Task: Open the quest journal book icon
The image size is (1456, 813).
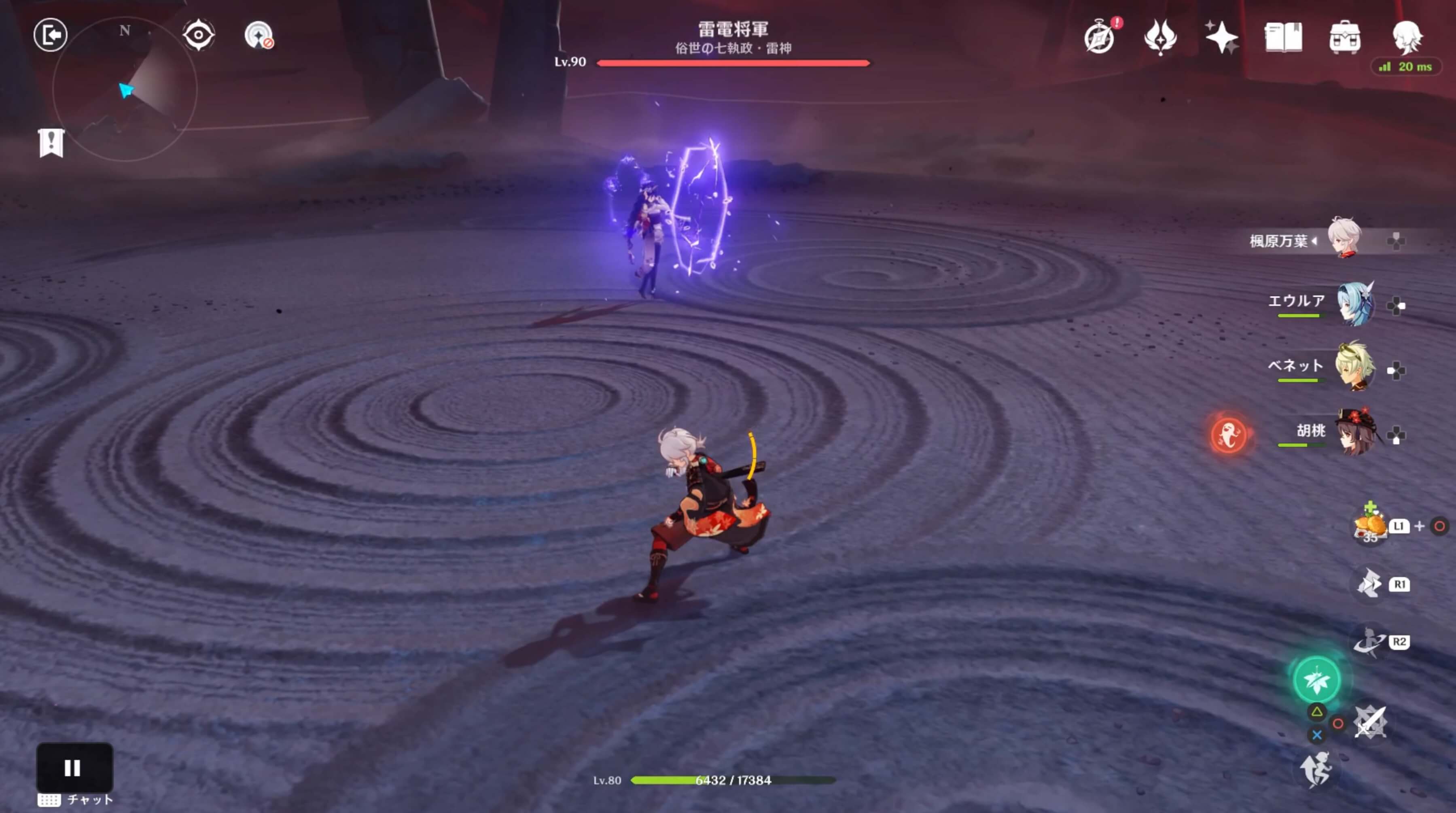Action: pyautogui.click(x=1284, y=37)
